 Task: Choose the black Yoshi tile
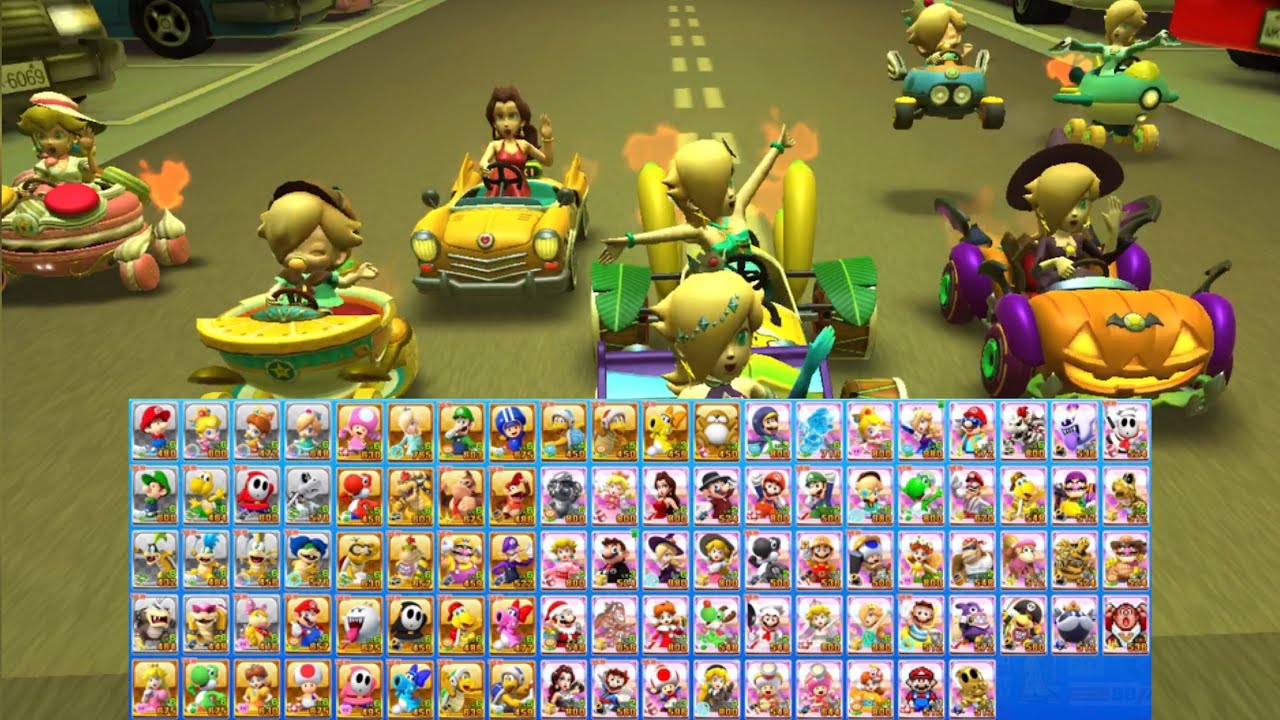coord(768,558)
